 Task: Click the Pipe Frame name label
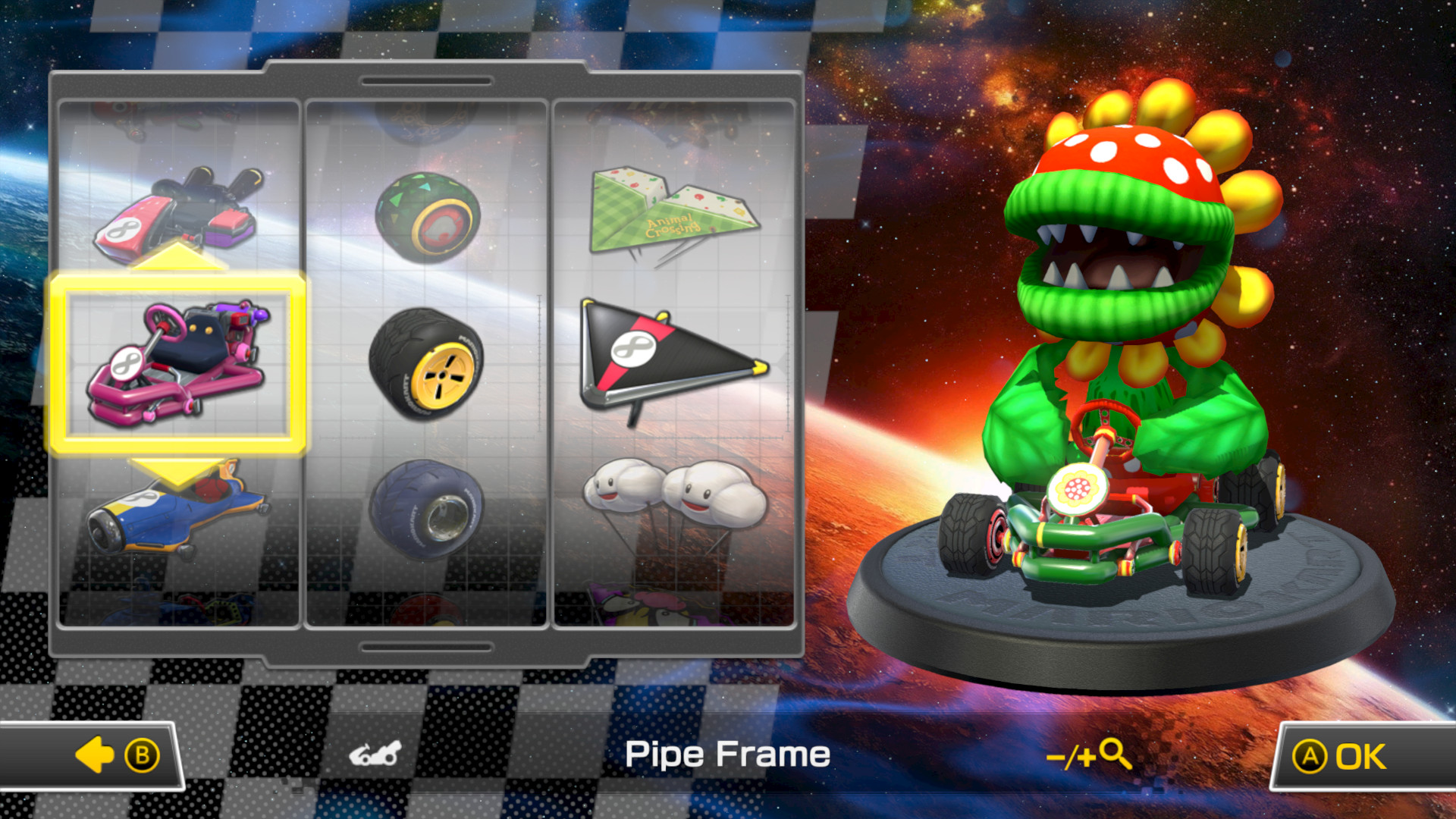(x=726, y=753)
